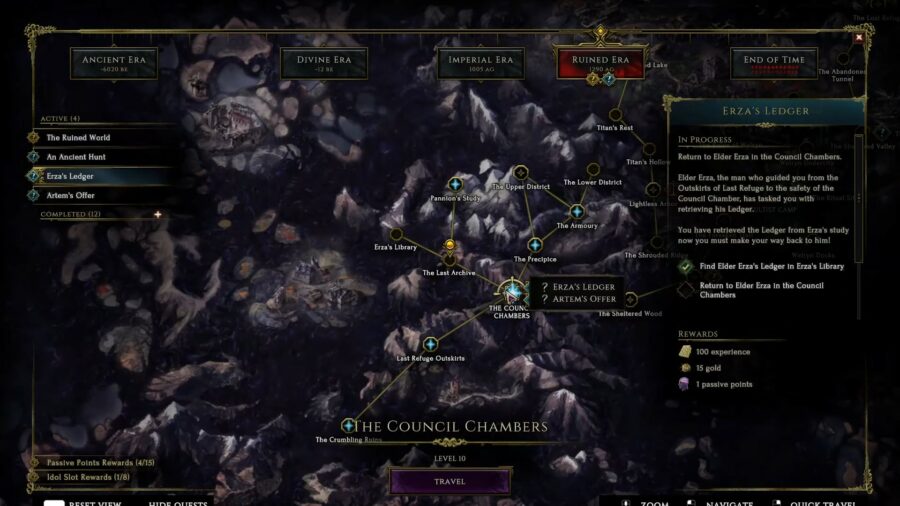Select The Upper District node
Image resolution: width=900 pixels, height=506 pixels.
click(520, 173)
